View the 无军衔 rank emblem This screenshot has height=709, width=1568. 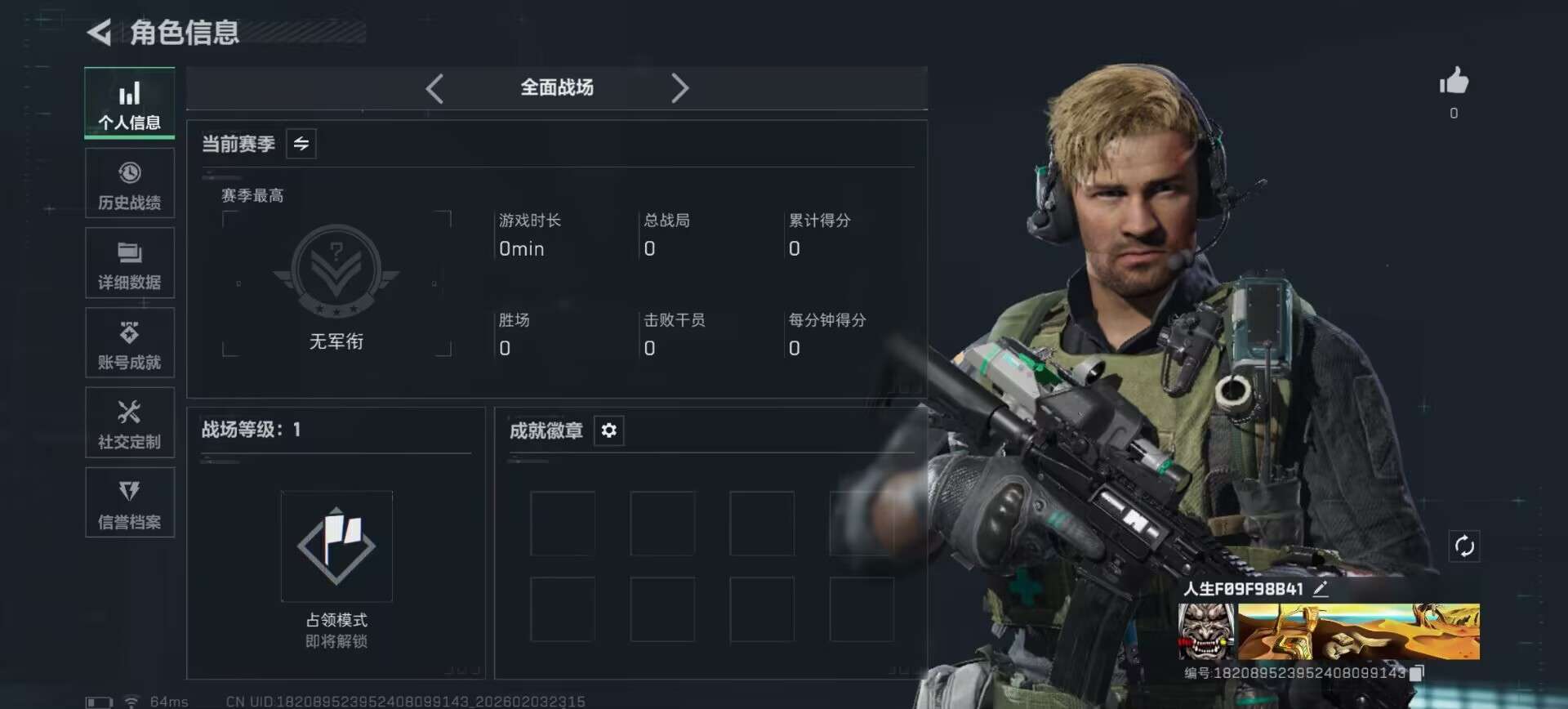[x=336, y=271]
